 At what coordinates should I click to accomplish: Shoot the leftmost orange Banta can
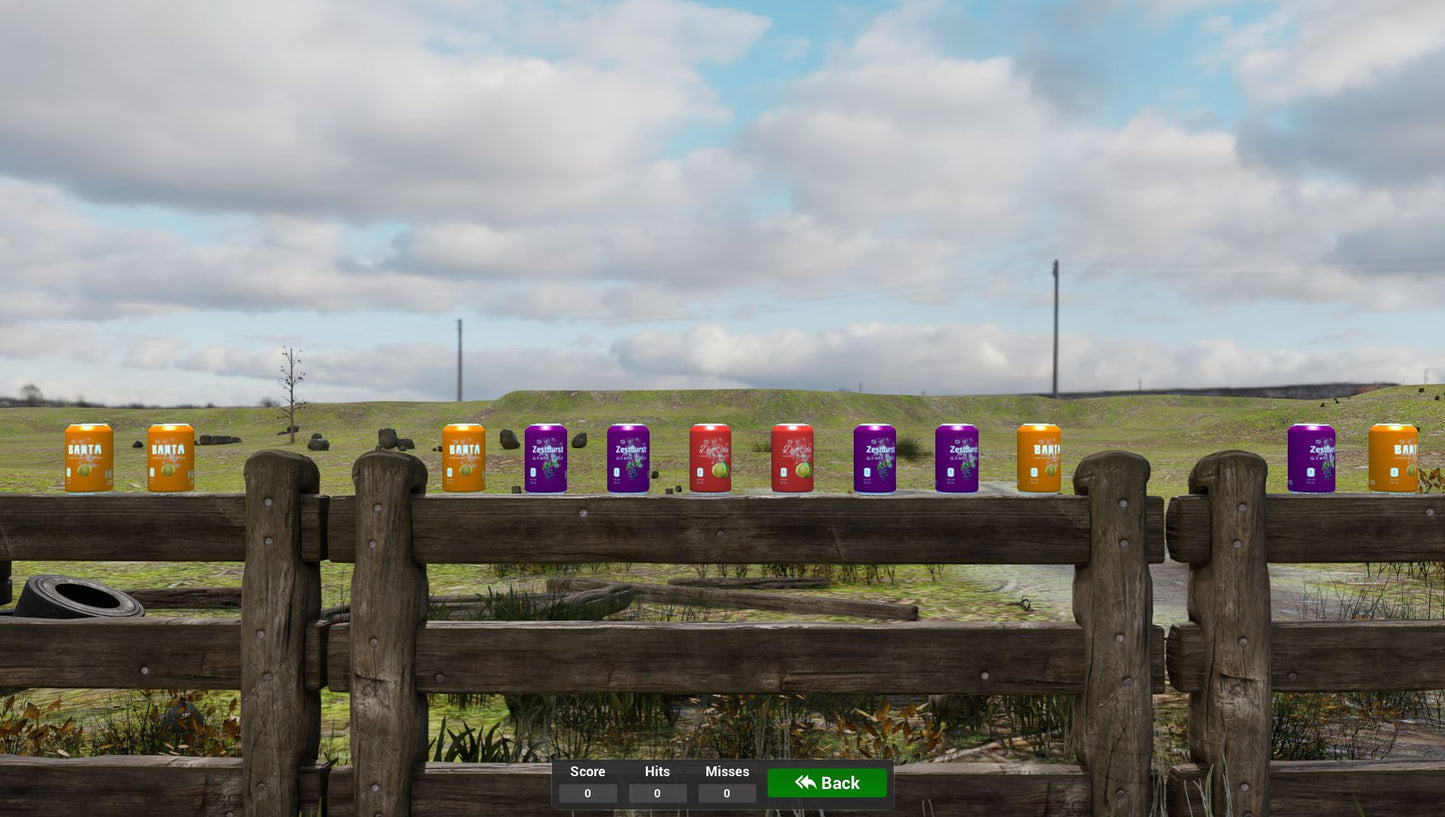(x=88, y=457)
